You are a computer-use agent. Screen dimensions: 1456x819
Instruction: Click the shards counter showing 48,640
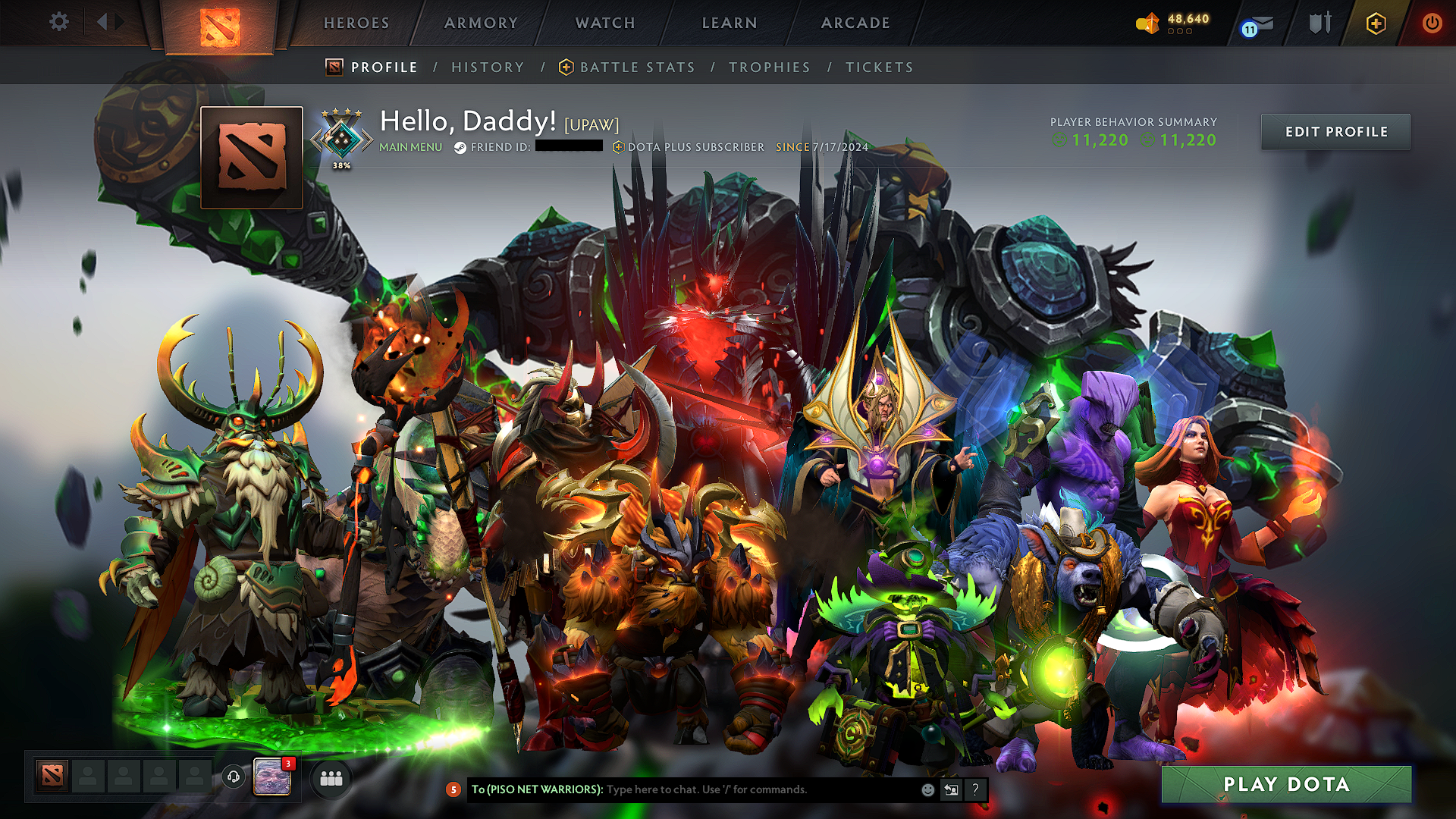[1174, 22]
